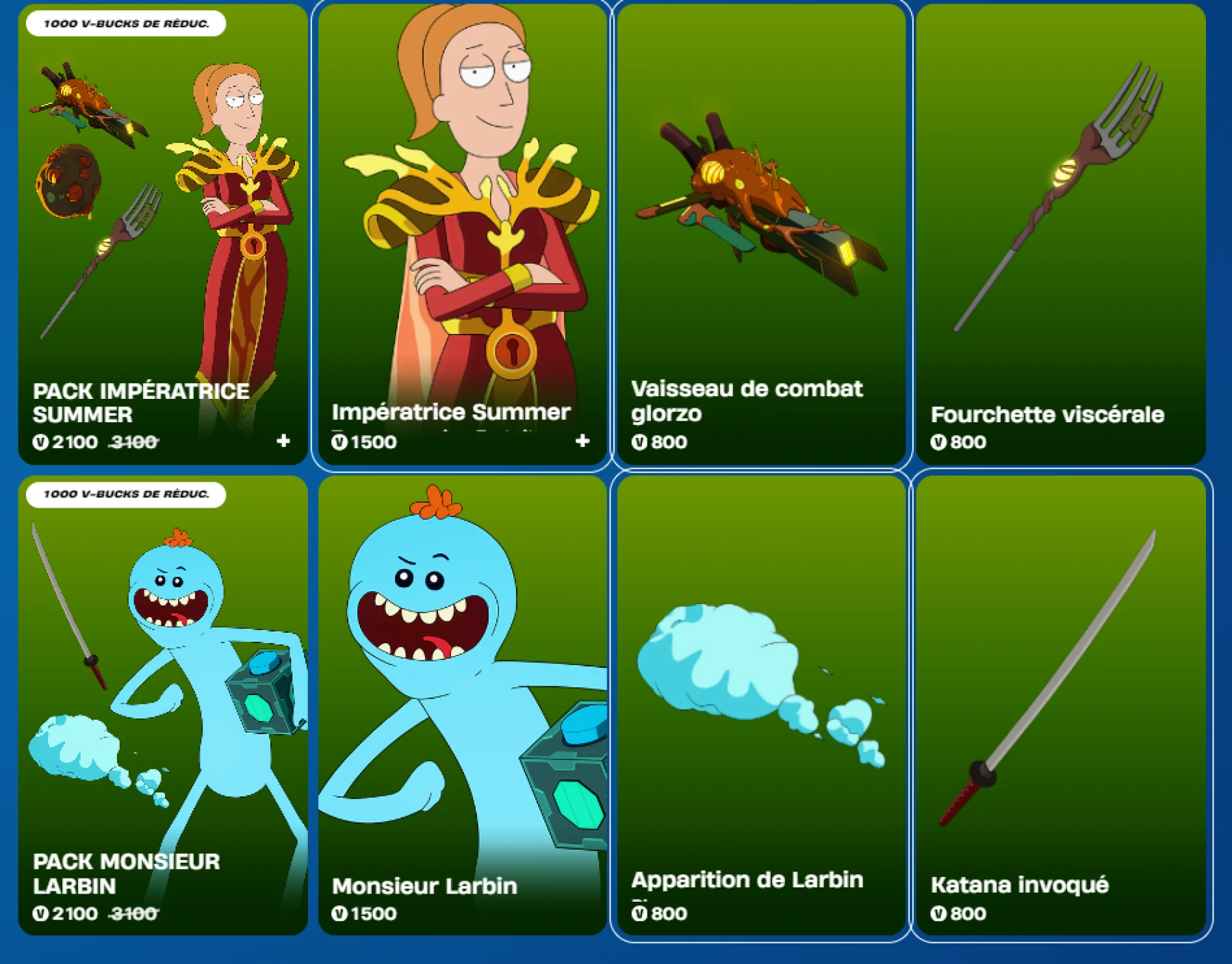This screenshot has height=964, width=1232.
Task: Click the V-Bucks icon on Vaisseau de combat glorzo
Action: point(639,443)
